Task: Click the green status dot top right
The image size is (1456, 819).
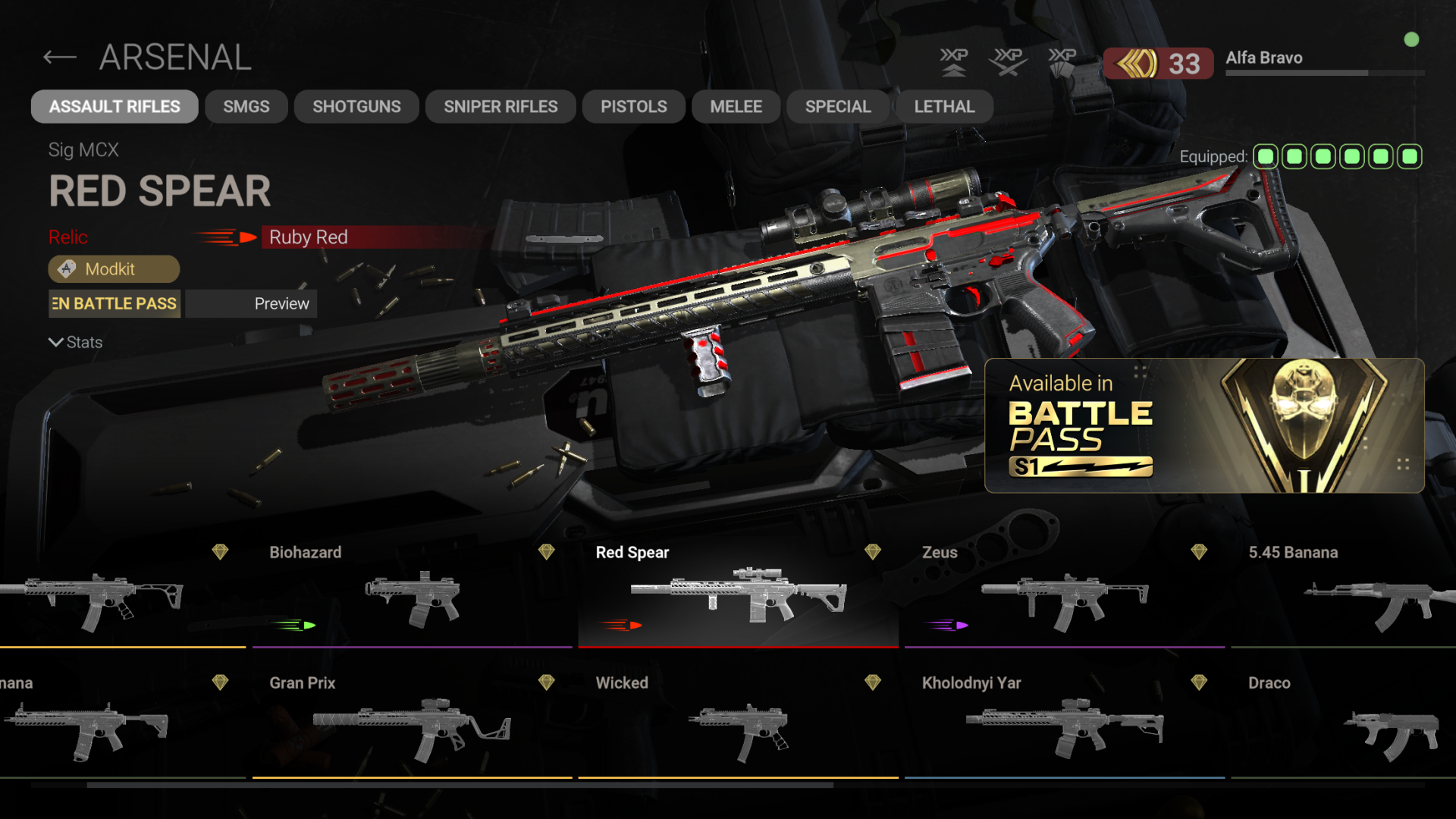Action: click(1412, 40)
